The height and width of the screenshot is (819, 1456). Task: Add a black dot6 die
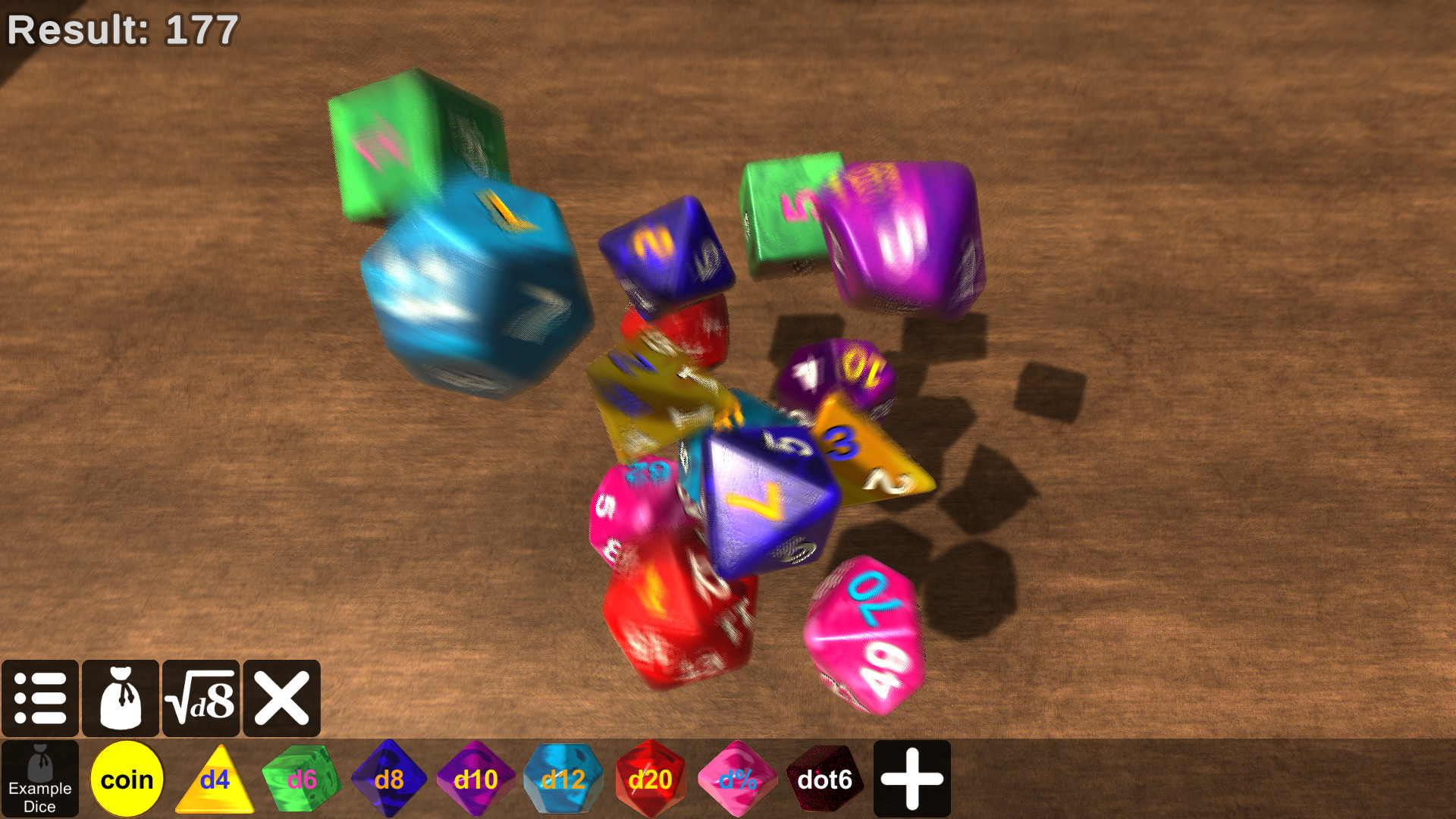point(824,778)
